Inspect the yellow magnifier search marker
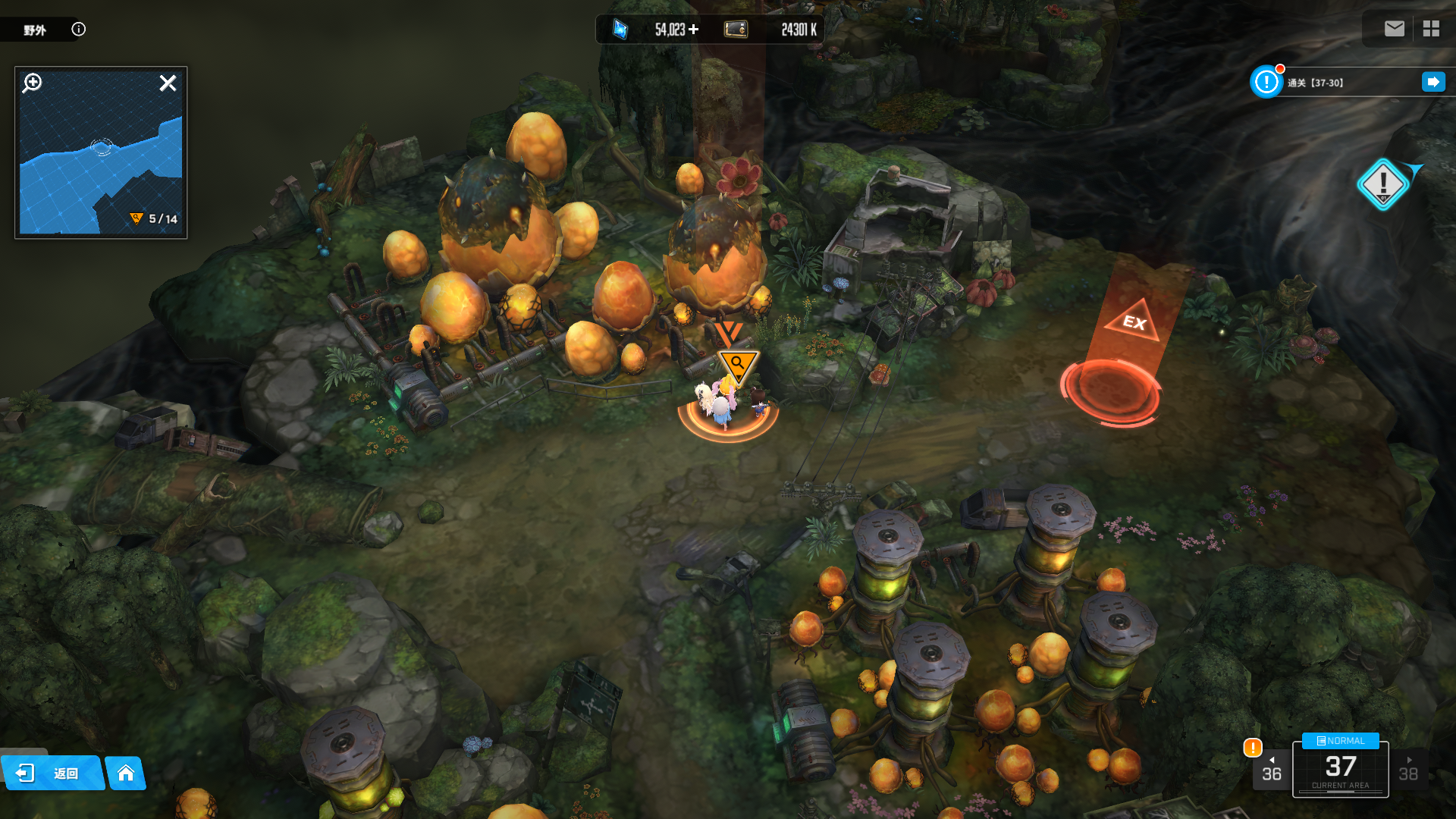1456x819 pixels. tap(737, 365)
